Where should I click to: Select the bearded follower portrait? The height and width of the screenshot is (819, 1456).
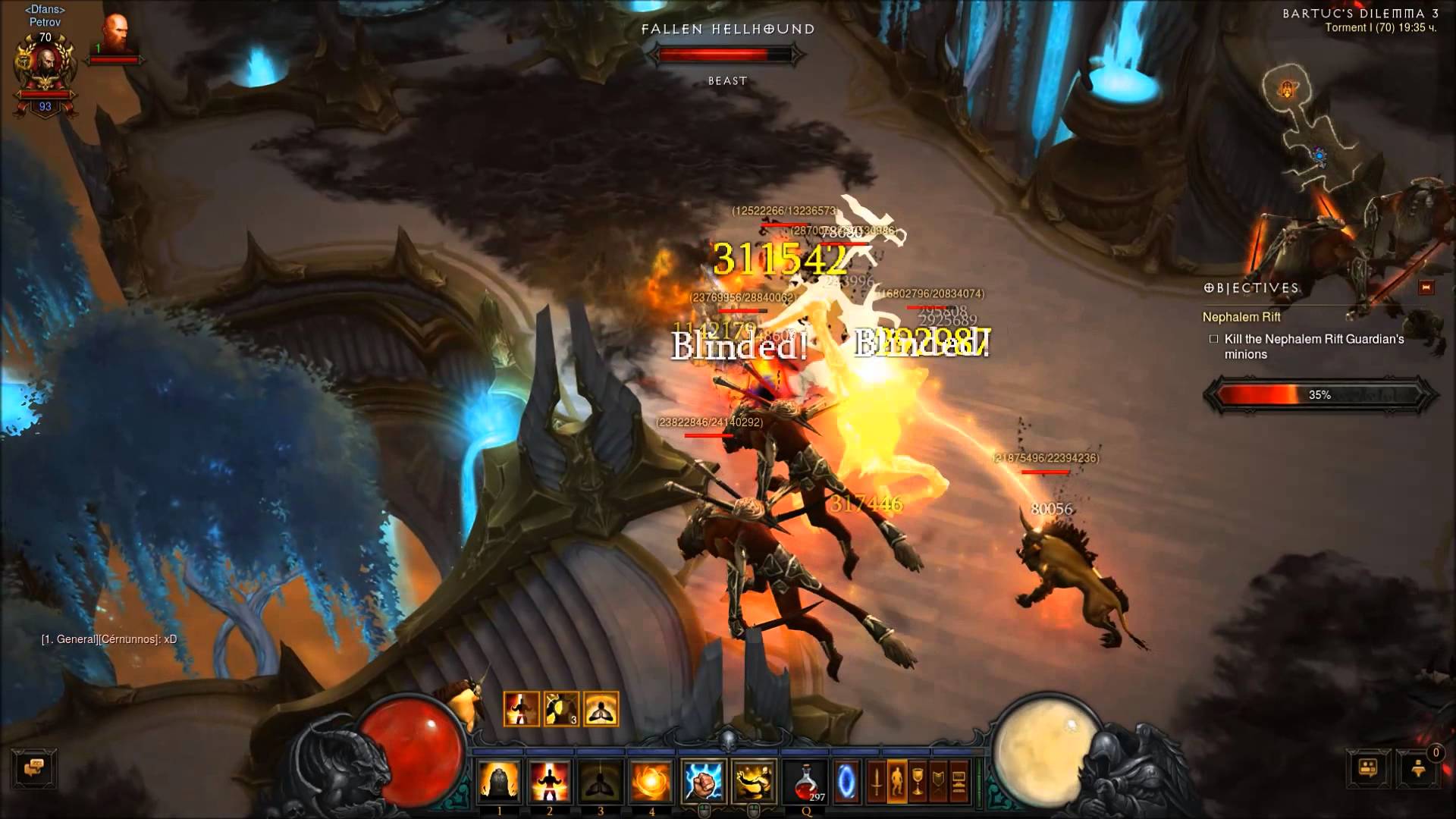(x=116, y=34)
